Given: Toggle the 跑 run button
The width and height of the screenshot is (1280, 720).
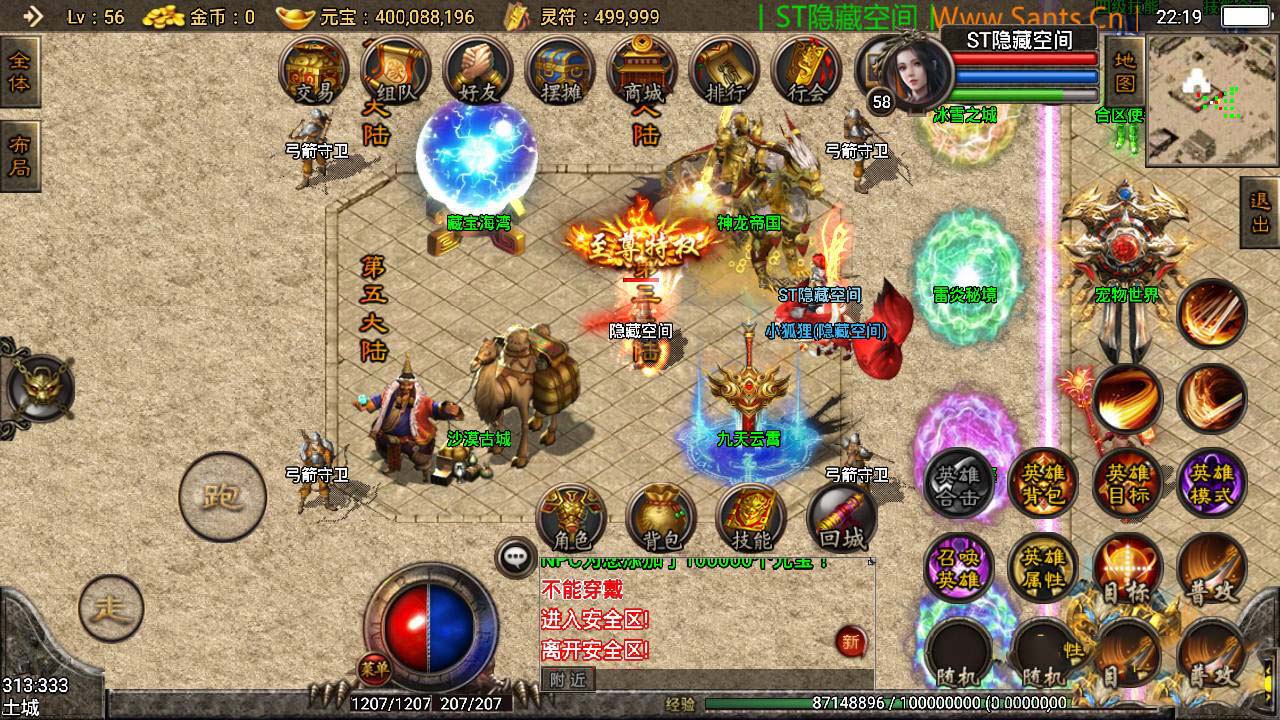Looking at the screenshot, I should pyautogui.click(x=222, y=496).
